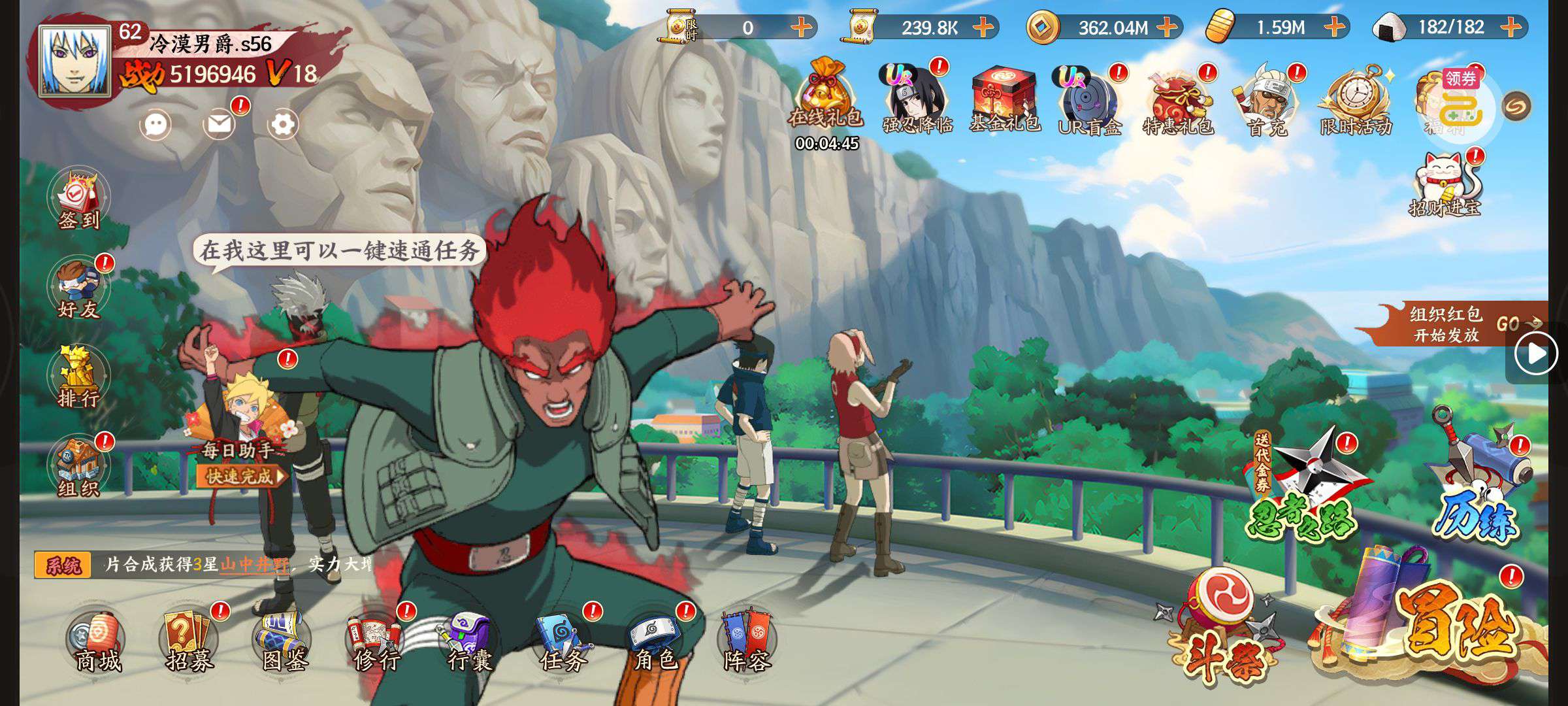View the 任务 quest list
Screen dimensions: 1568x706
click(x=563, y=641)
